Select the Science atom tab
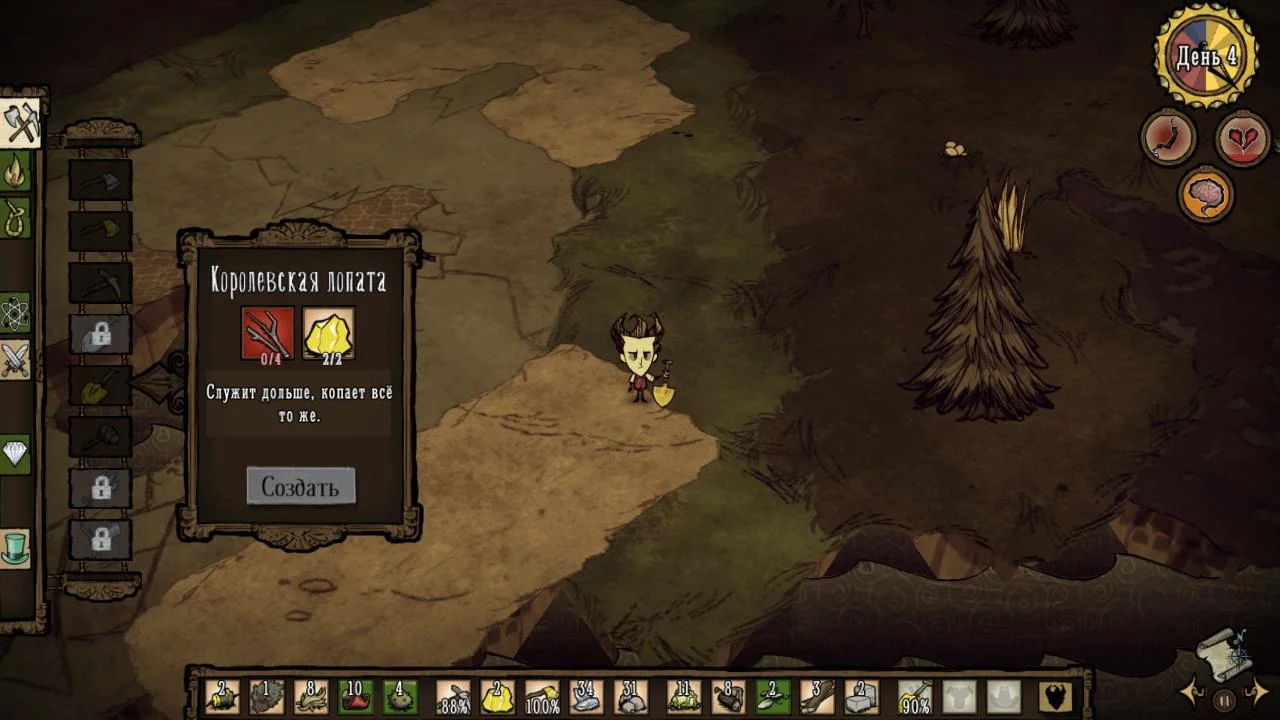 [16, 313]
